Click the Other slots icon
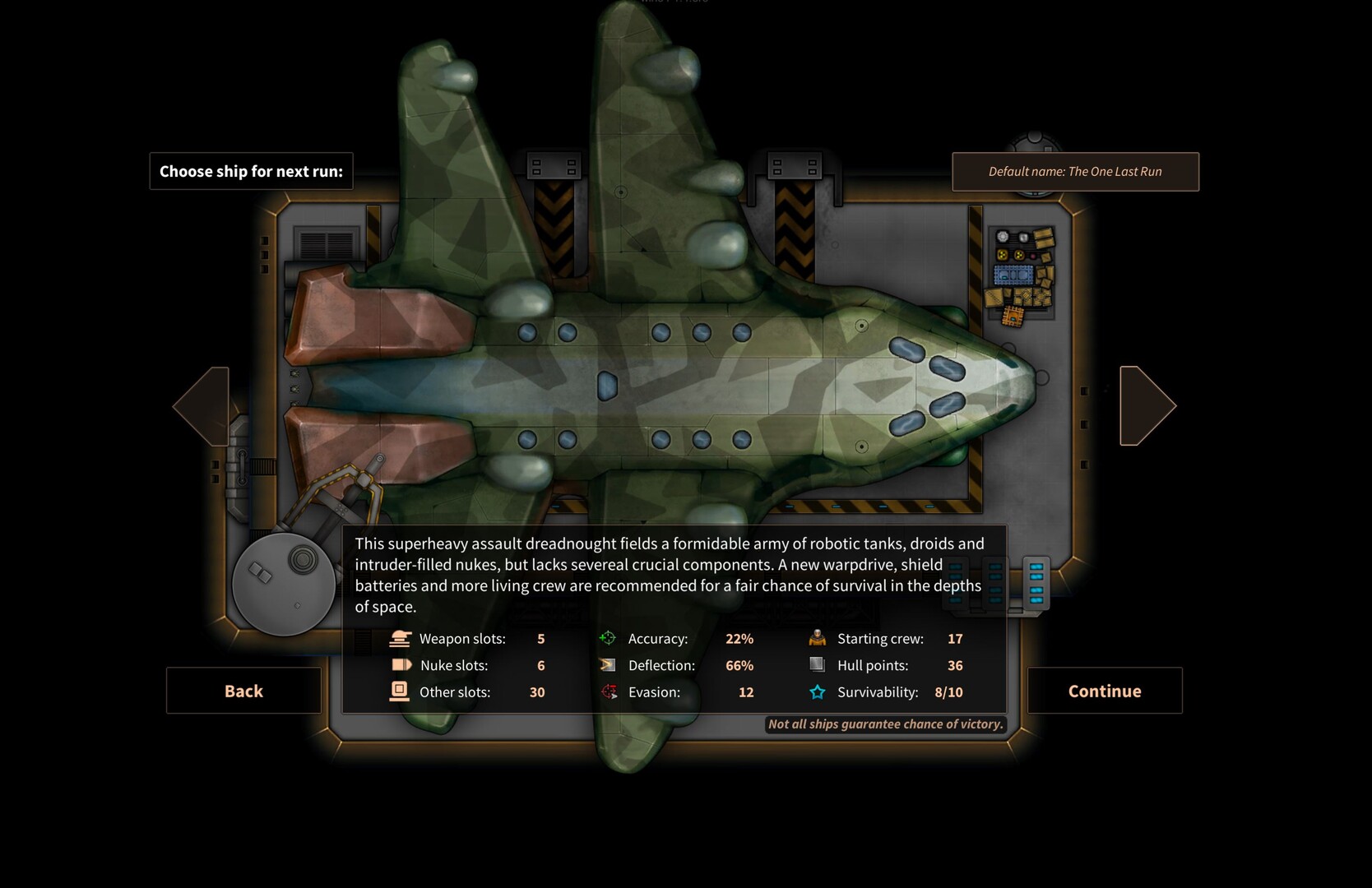Screen dimensions: 1372x888 (401, 691)
